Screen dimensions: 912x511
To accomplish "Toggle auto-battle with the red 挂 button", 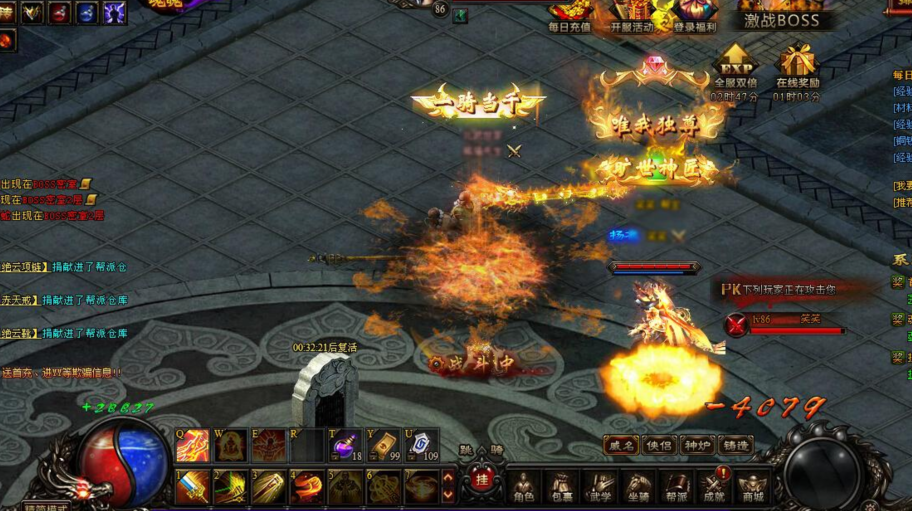I will [x=481, y=480].
